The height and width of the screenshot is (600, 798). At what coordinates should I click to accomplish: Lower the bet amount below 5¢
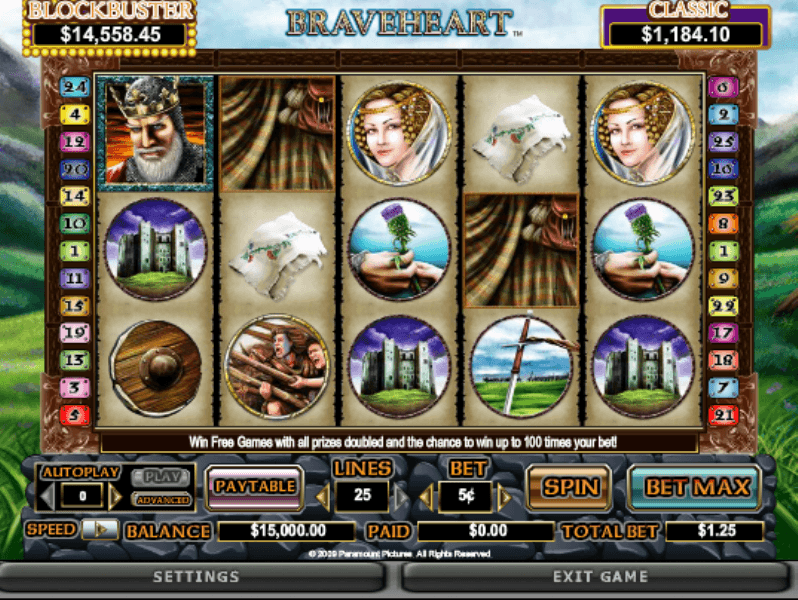(x=426, y=497)
